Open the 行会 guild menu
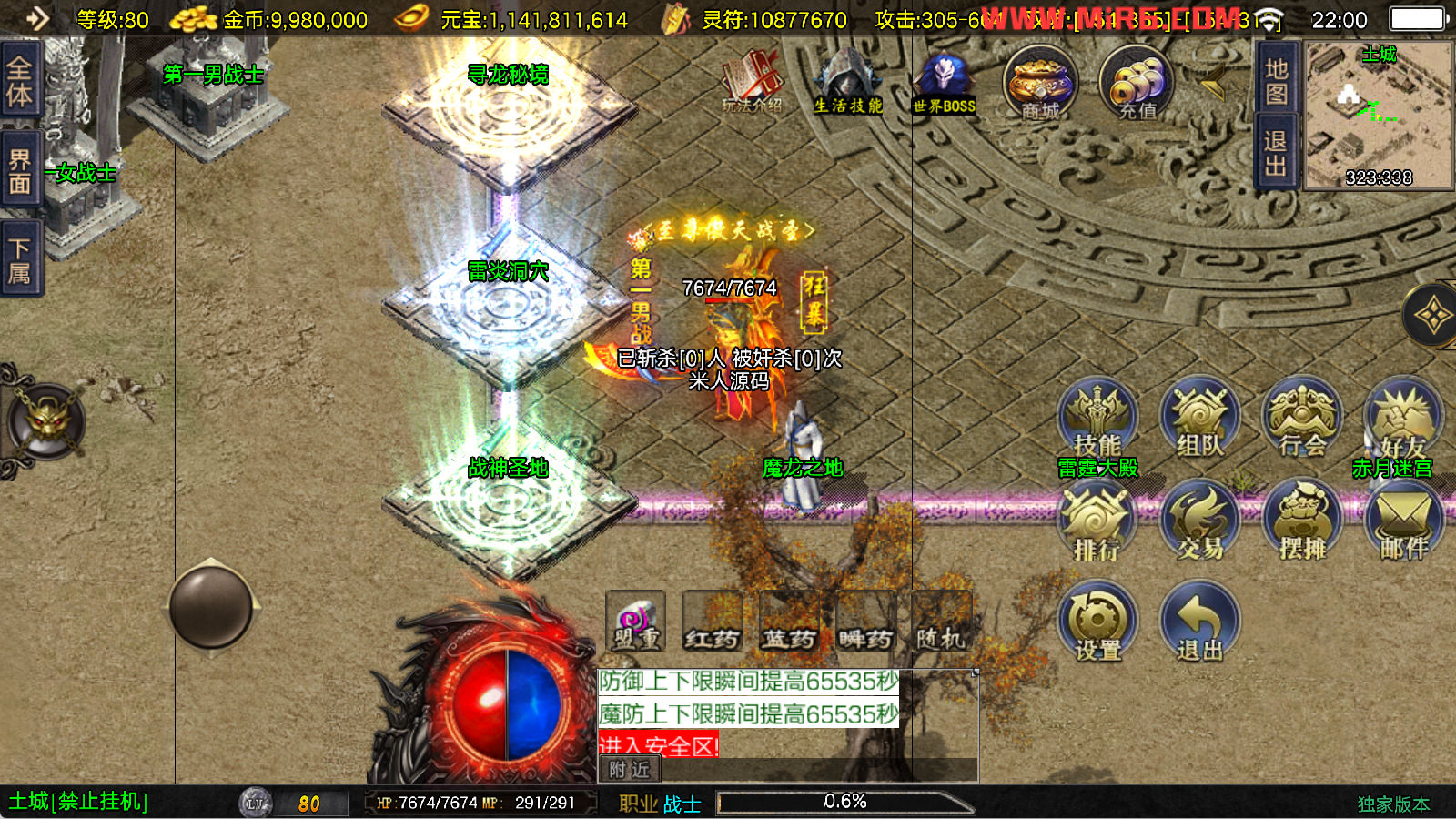 click(1302, 419)
